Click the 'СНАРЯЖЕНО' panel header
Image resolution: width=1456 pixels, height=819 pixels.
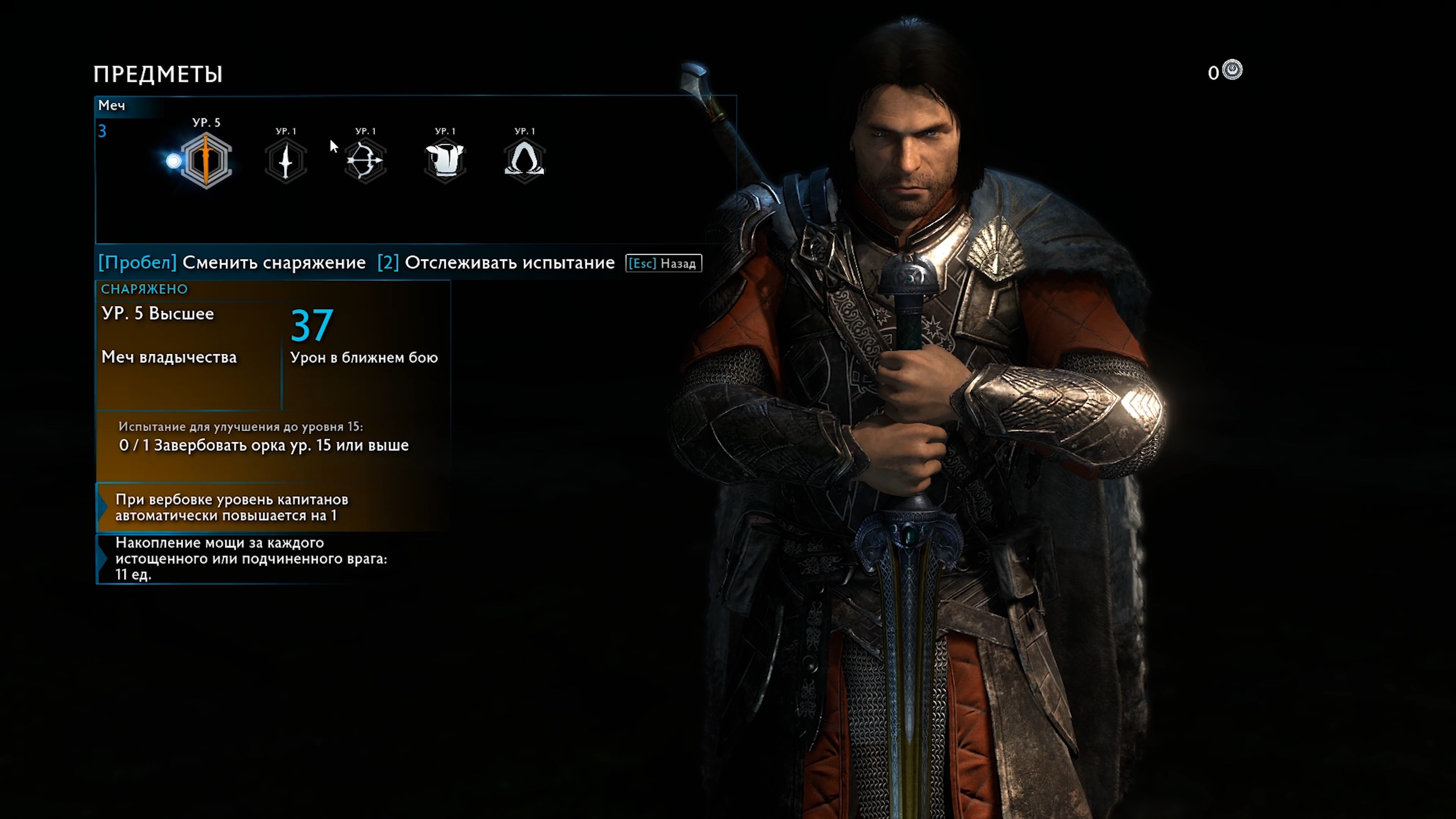point(144,289)
